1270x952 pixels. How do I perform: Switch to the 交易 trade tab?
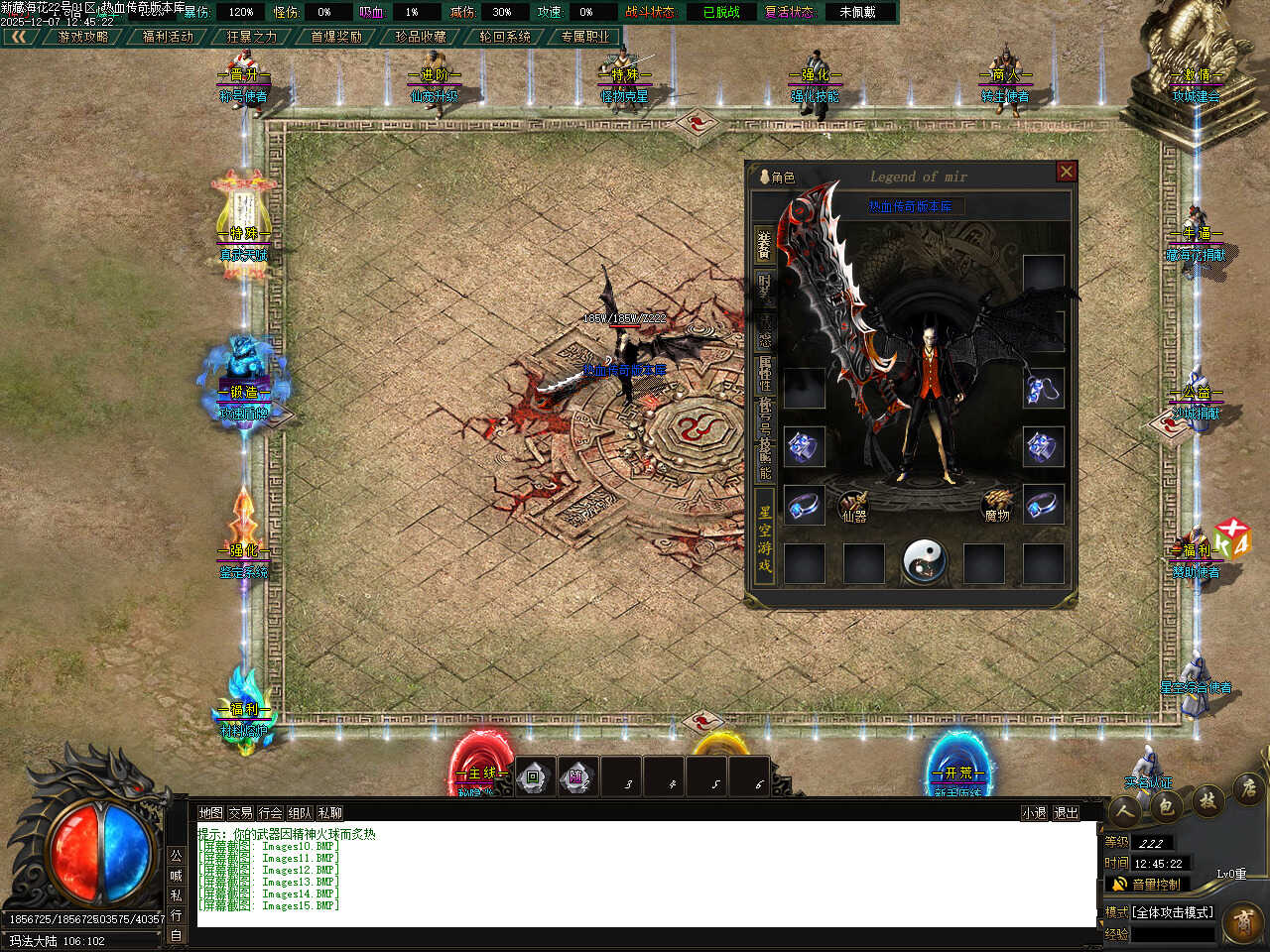[240, 813]
